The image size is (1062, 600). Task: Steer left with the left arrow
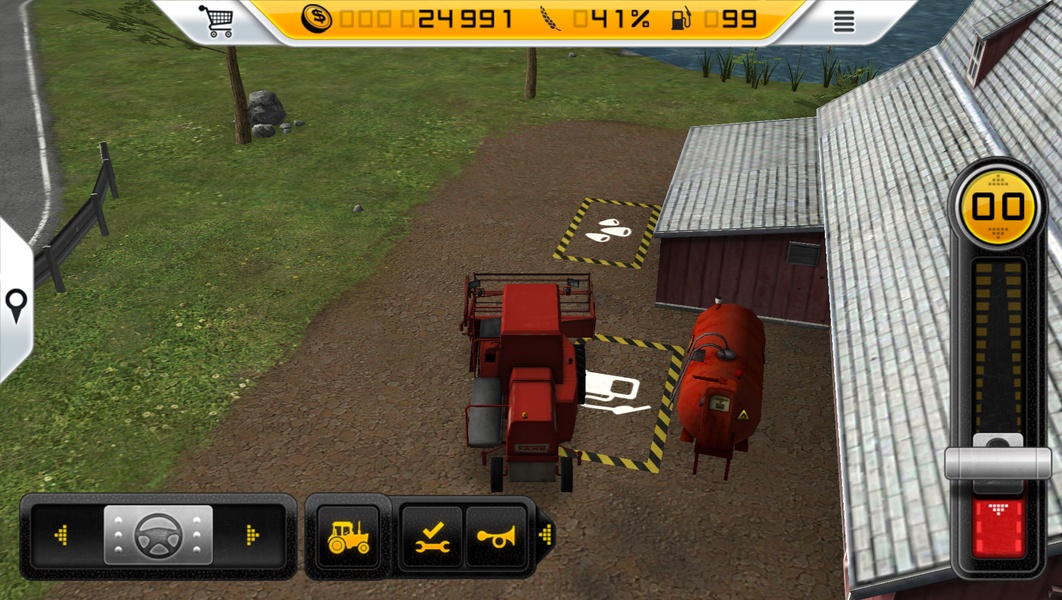[62, 535]
